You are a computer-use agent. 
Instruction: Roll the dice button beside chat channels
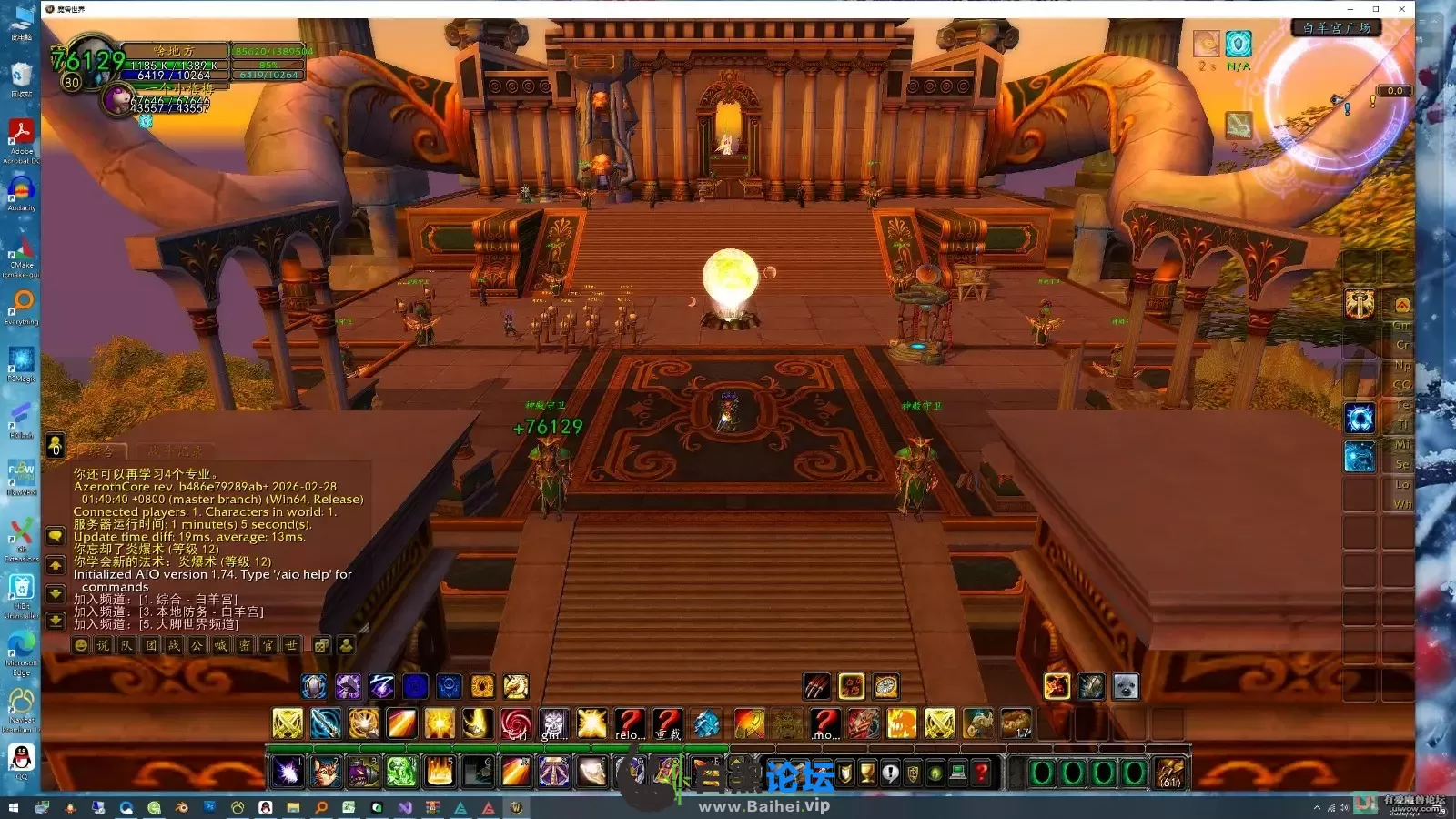coord(321,645)
